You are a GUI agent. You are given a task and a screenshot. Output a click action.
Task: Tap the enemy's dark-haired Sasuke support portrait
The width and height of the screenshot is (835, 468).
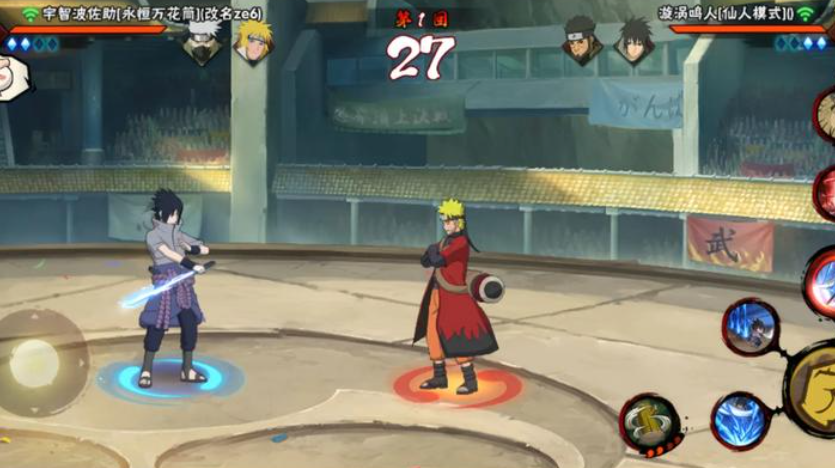click(x=633, y=41)
